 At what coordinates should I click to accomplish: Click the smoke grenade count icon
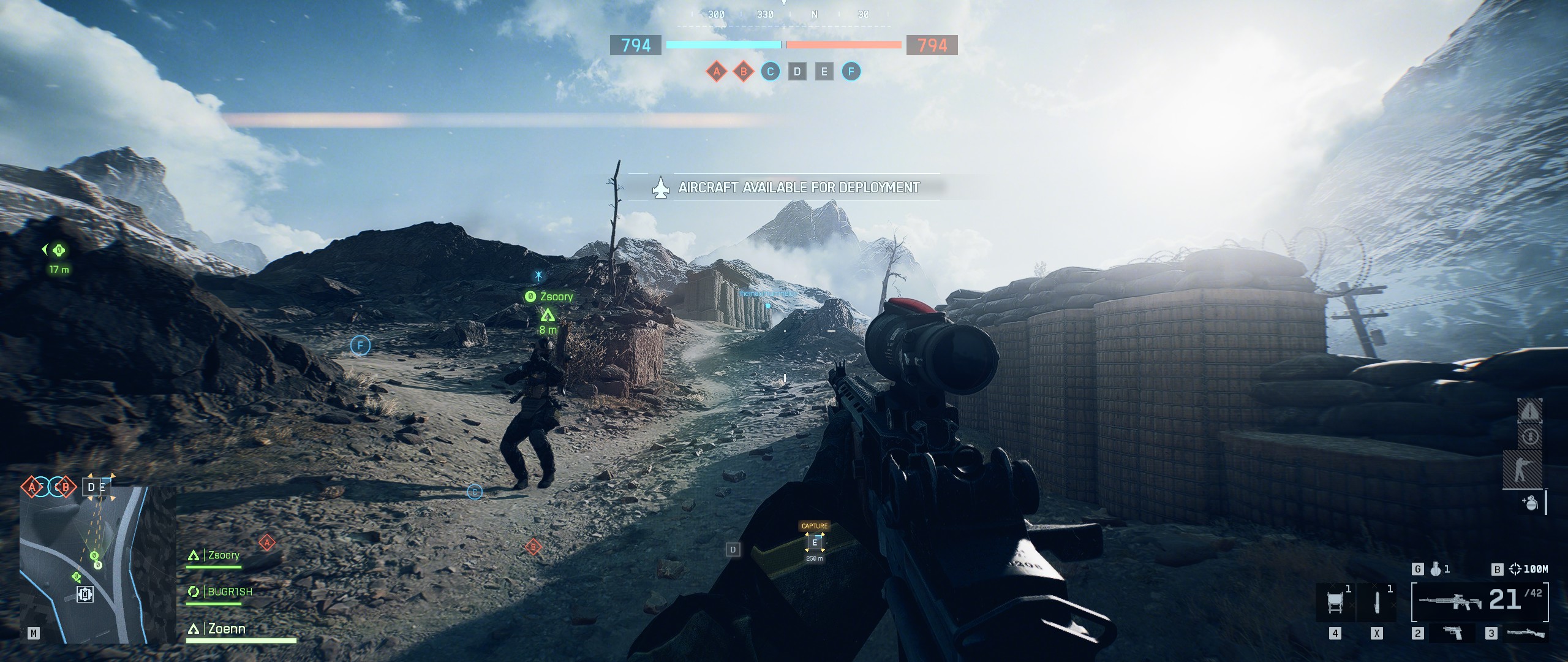pyautogui.click(x=1436, y=569)
